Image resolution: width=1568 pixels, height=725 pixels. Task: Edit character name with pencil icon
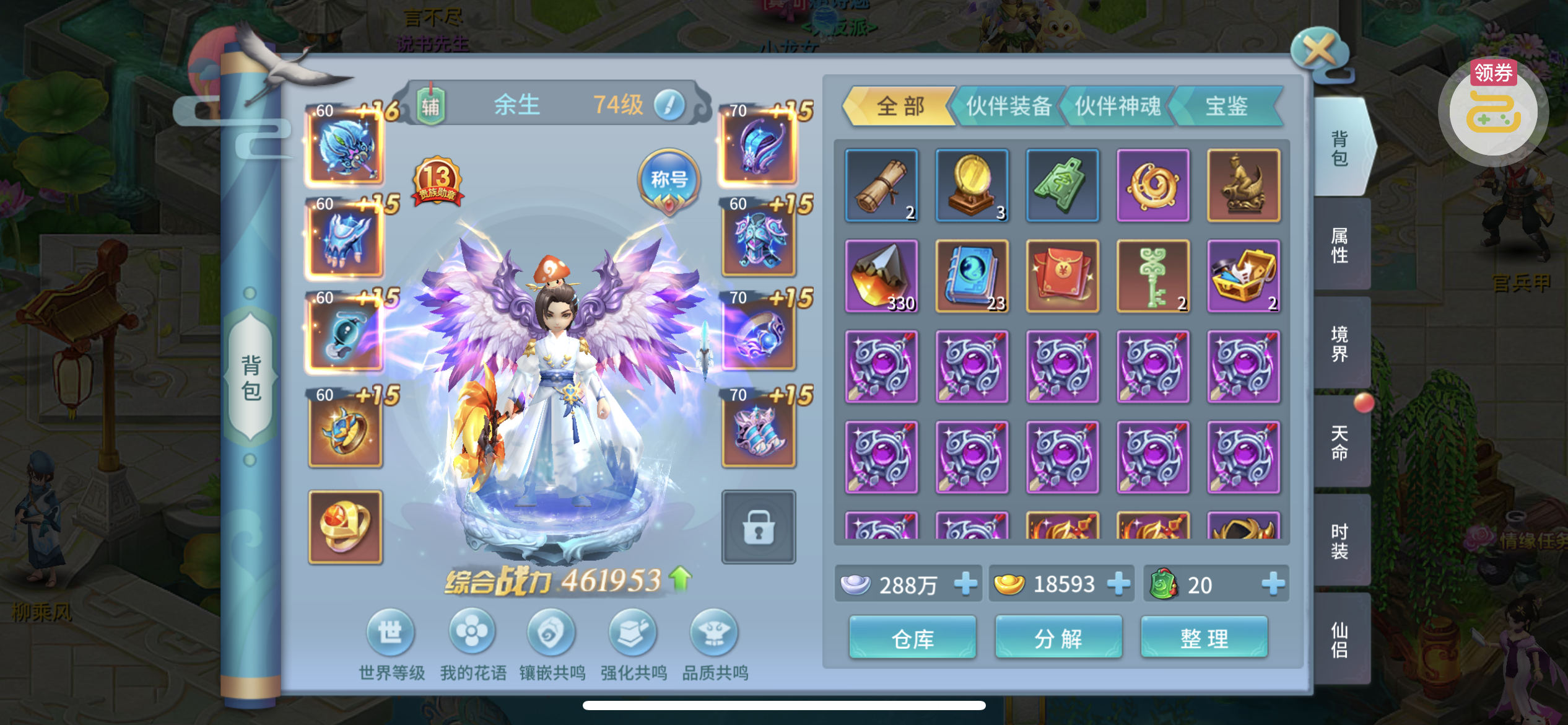coord(669,105)
